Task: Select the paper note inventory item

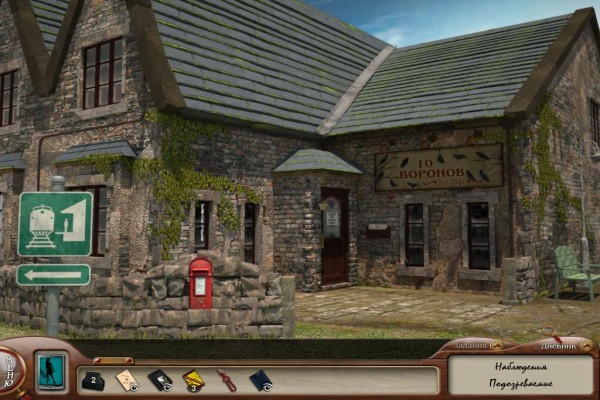Action: click(127, 380)
